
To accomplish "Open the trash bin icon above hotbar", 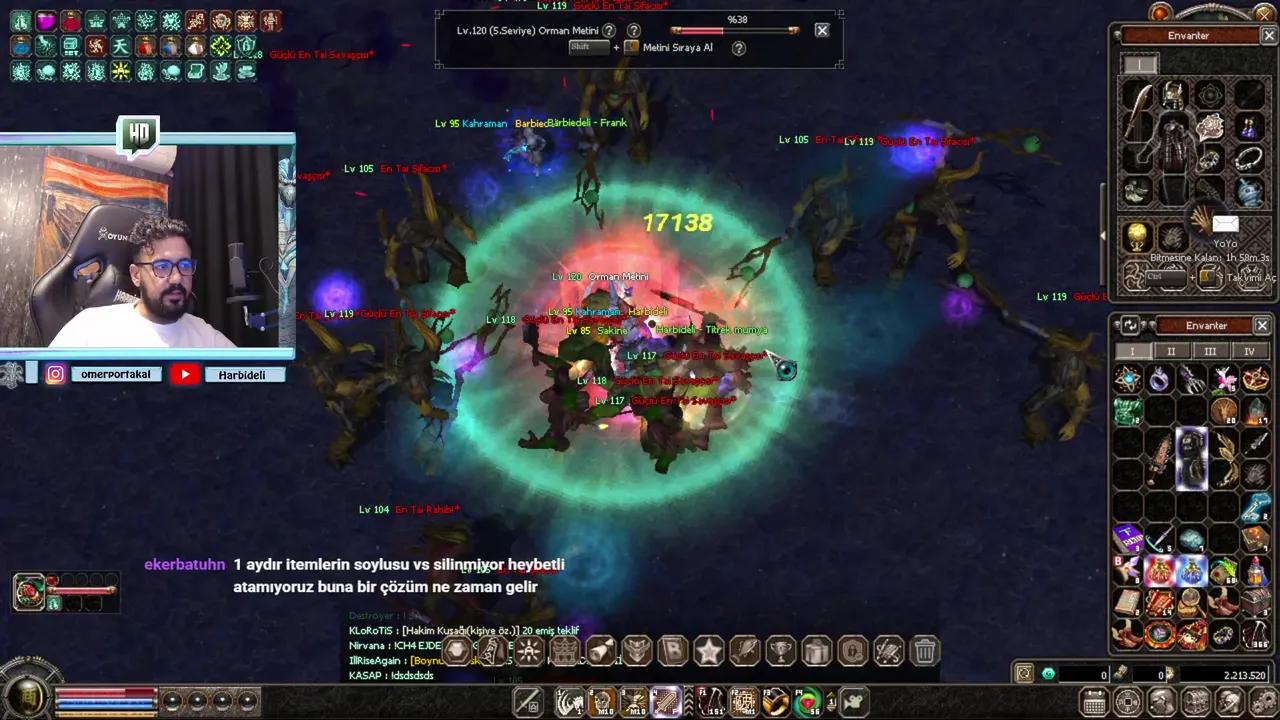I will [x=925, y=652].
